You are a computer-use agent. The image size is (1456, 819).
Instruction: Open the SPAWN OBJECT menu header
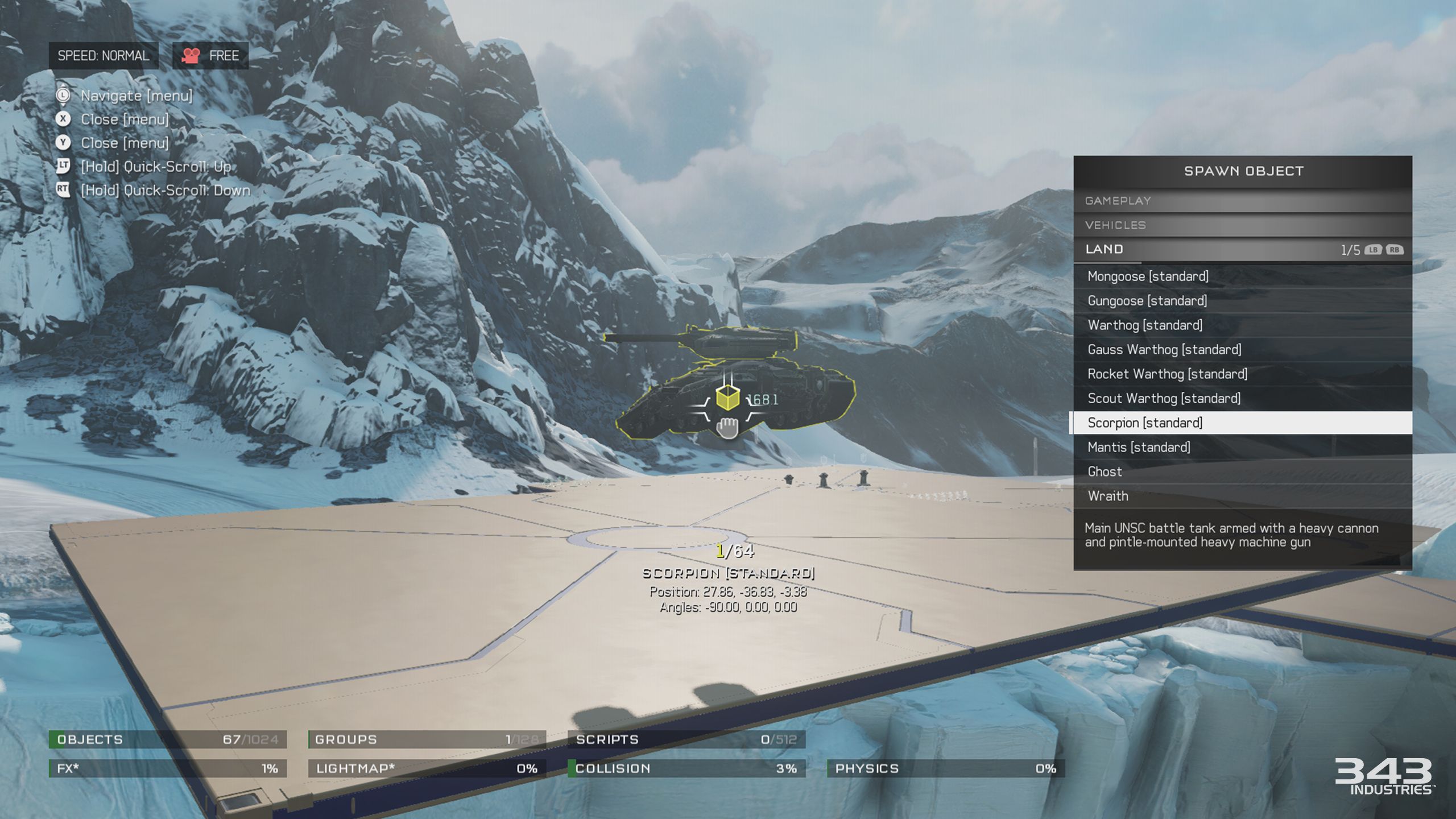[x=1243, y=170]
